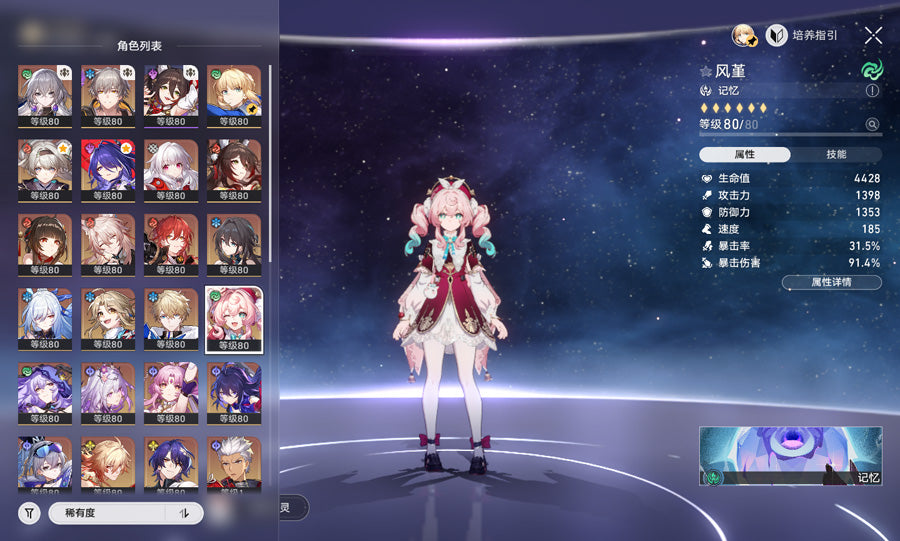This screenshot has height=541, width=900.
Task: Open the 培养指引 training guide
Action: point(802,36)
